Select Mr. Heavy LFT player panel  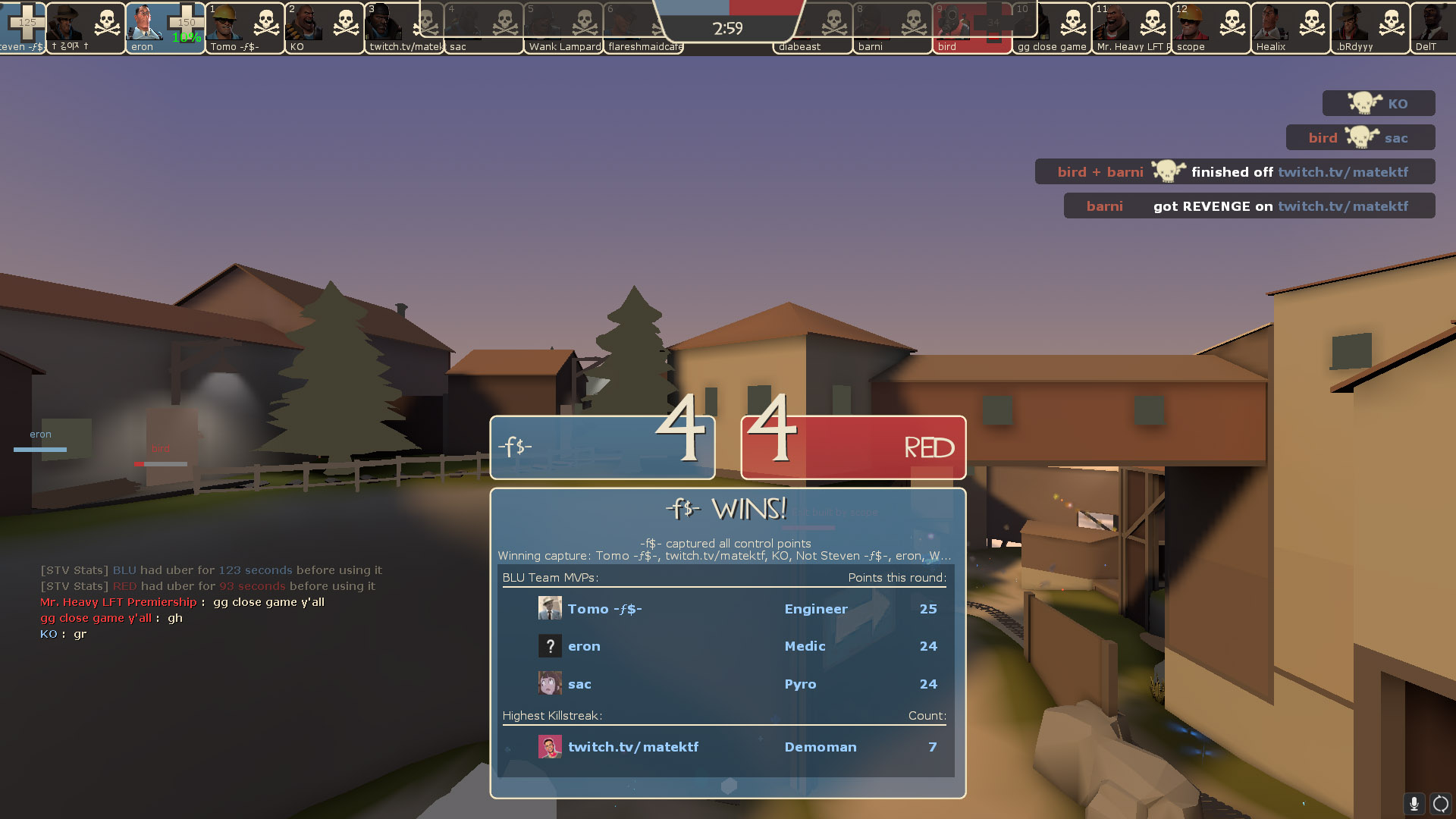tap(1131, 27)
